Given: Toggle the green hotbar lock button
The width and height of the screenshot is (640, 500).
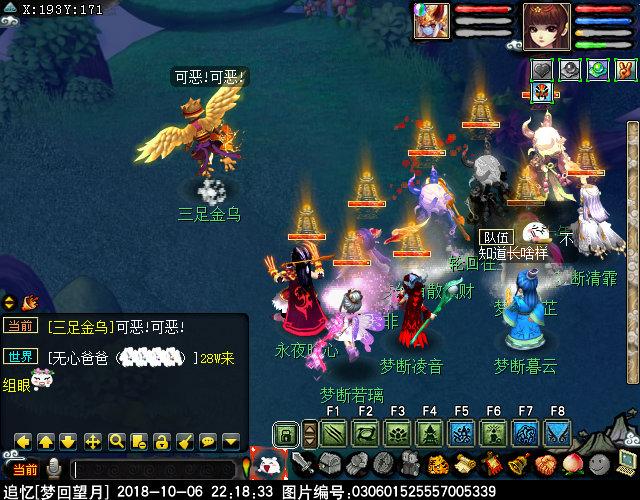Looking at the screenshot, I should coord(286,434).
